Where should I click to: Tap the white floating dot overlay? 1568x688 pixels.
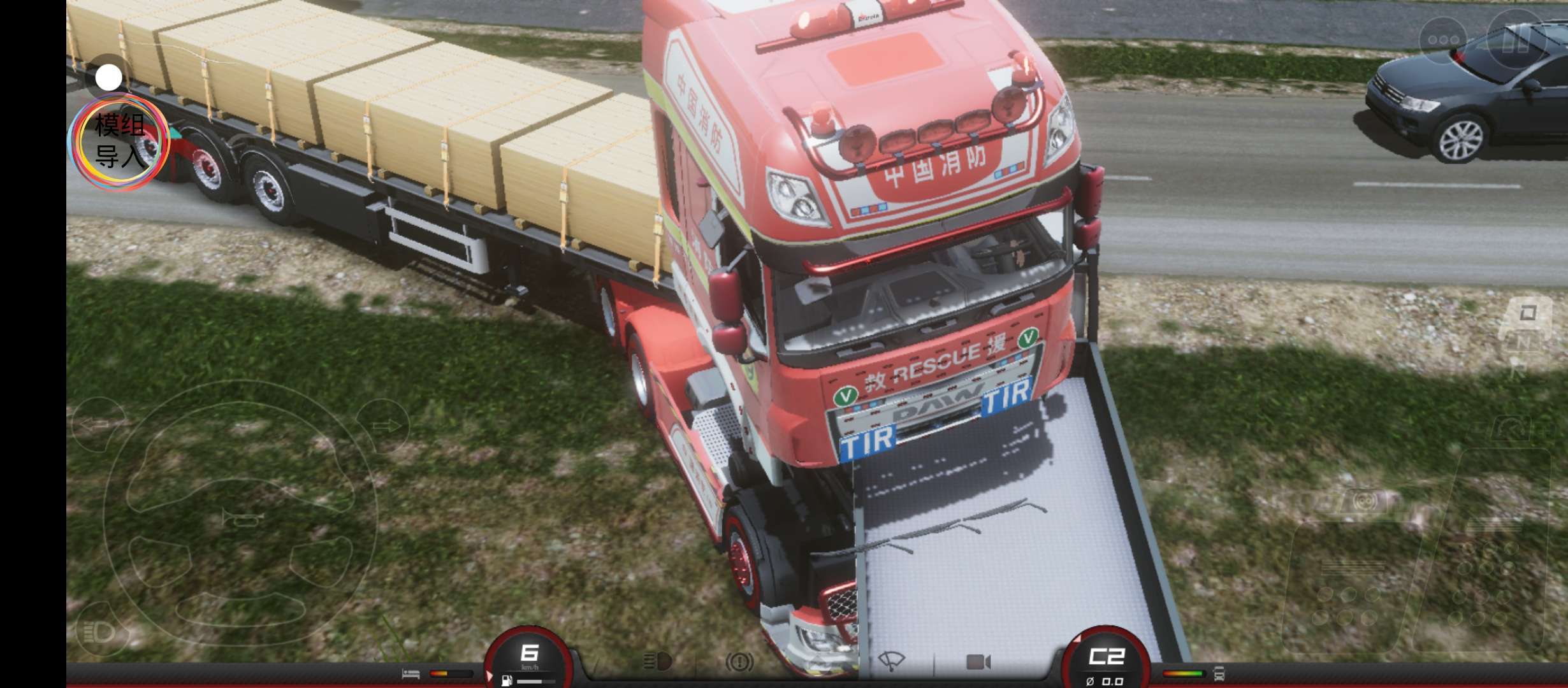coord(108,78)
